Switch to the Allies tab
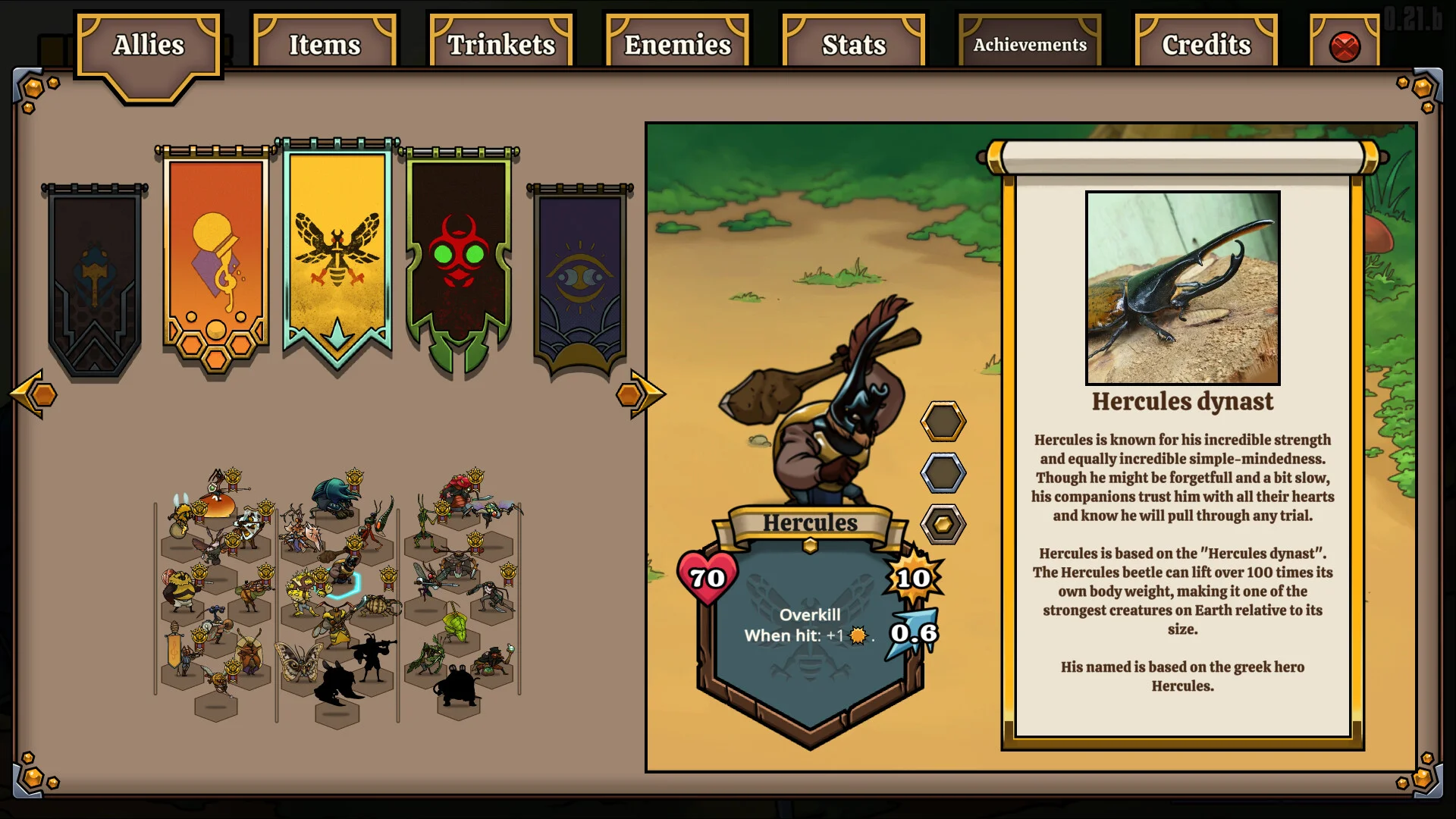The image size is (1456, 819). (149, 45)
